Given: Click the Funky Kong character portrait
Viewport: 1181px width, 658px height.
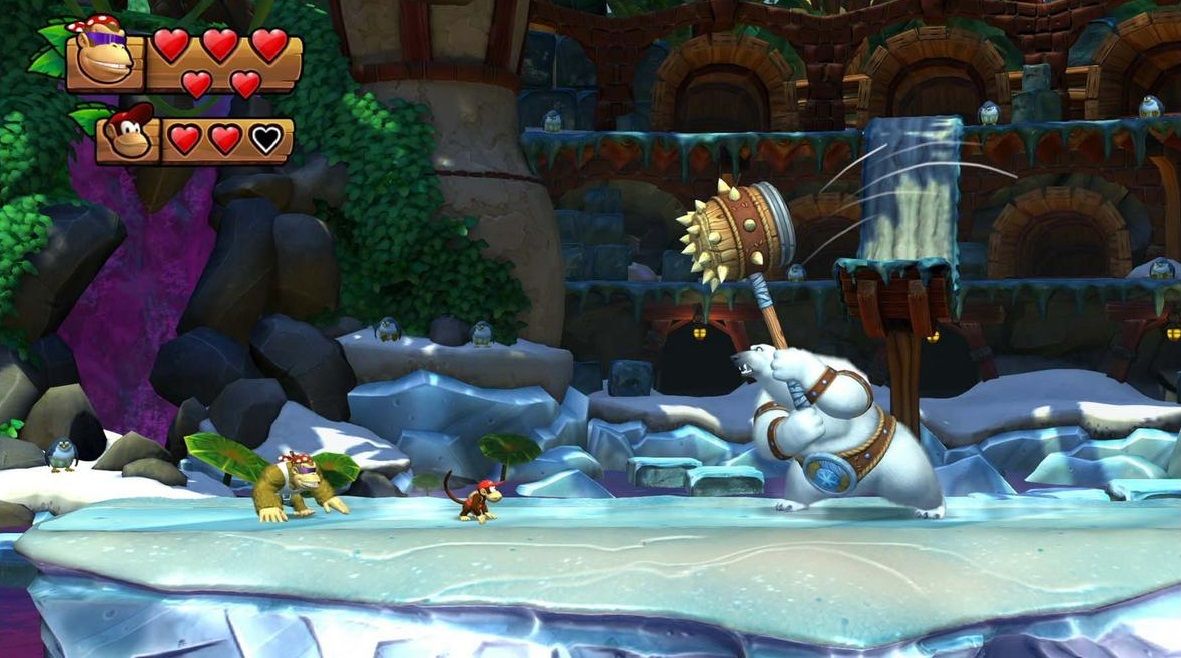Looking at the screenshot, I should [x=105, y=57].
